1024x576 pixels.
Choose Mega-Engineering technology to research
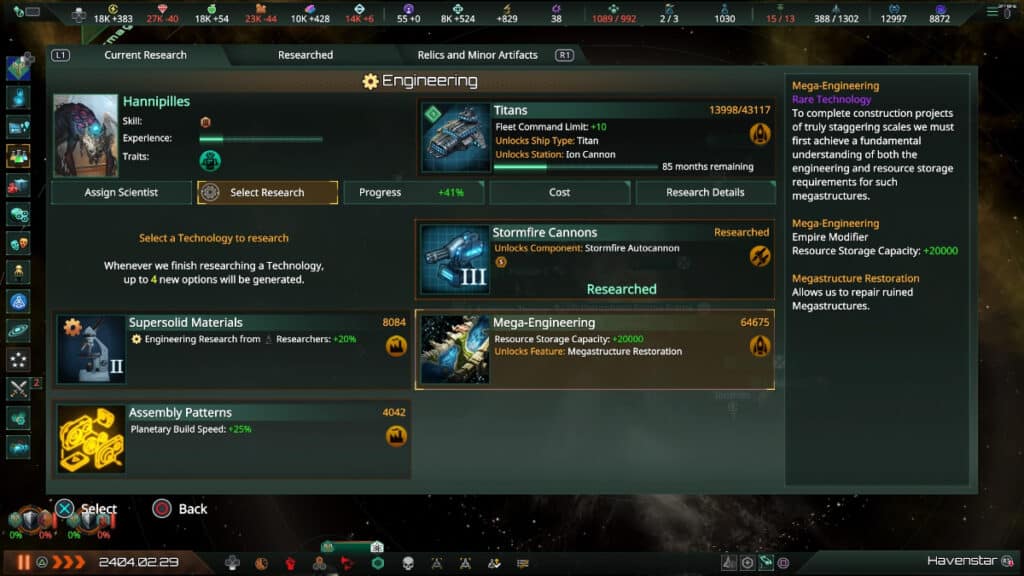click(594, 350)
